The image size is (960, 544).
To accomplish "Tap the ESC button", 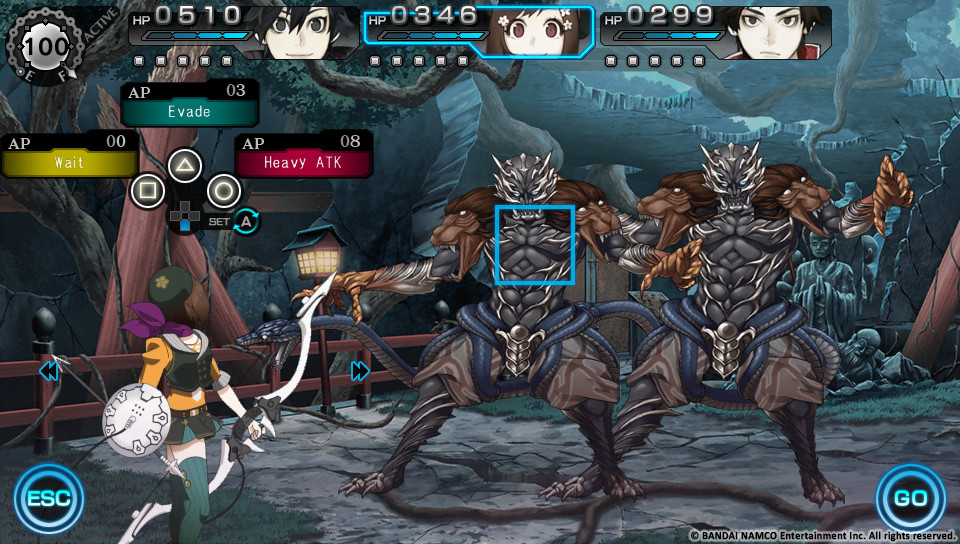I will (x=49, y=498).
